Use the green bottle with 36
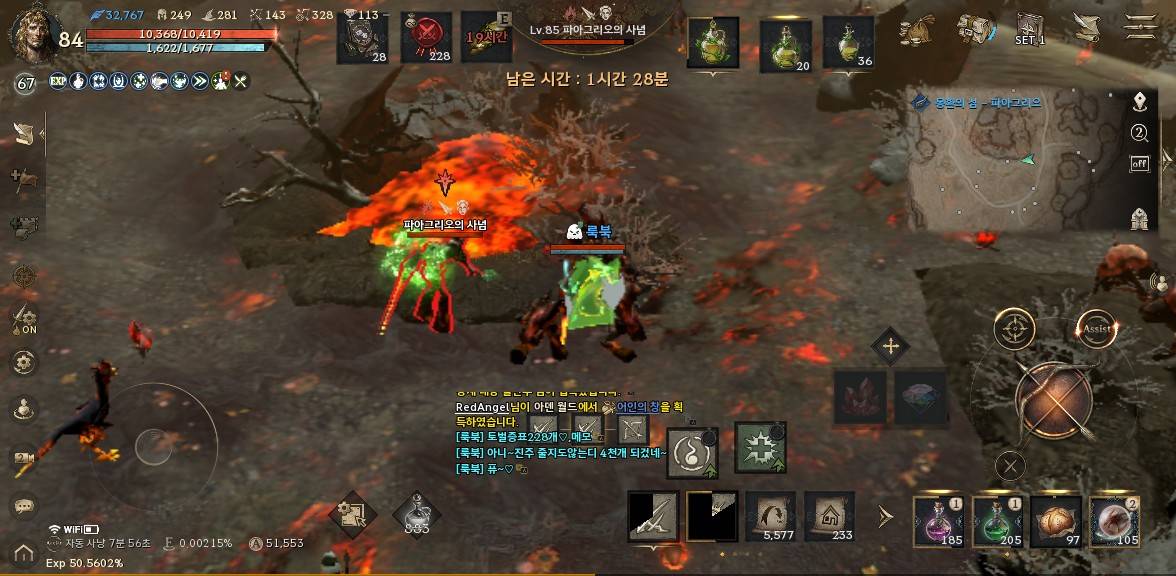This screenshot has height=576, width=1176. coord(849,42)
